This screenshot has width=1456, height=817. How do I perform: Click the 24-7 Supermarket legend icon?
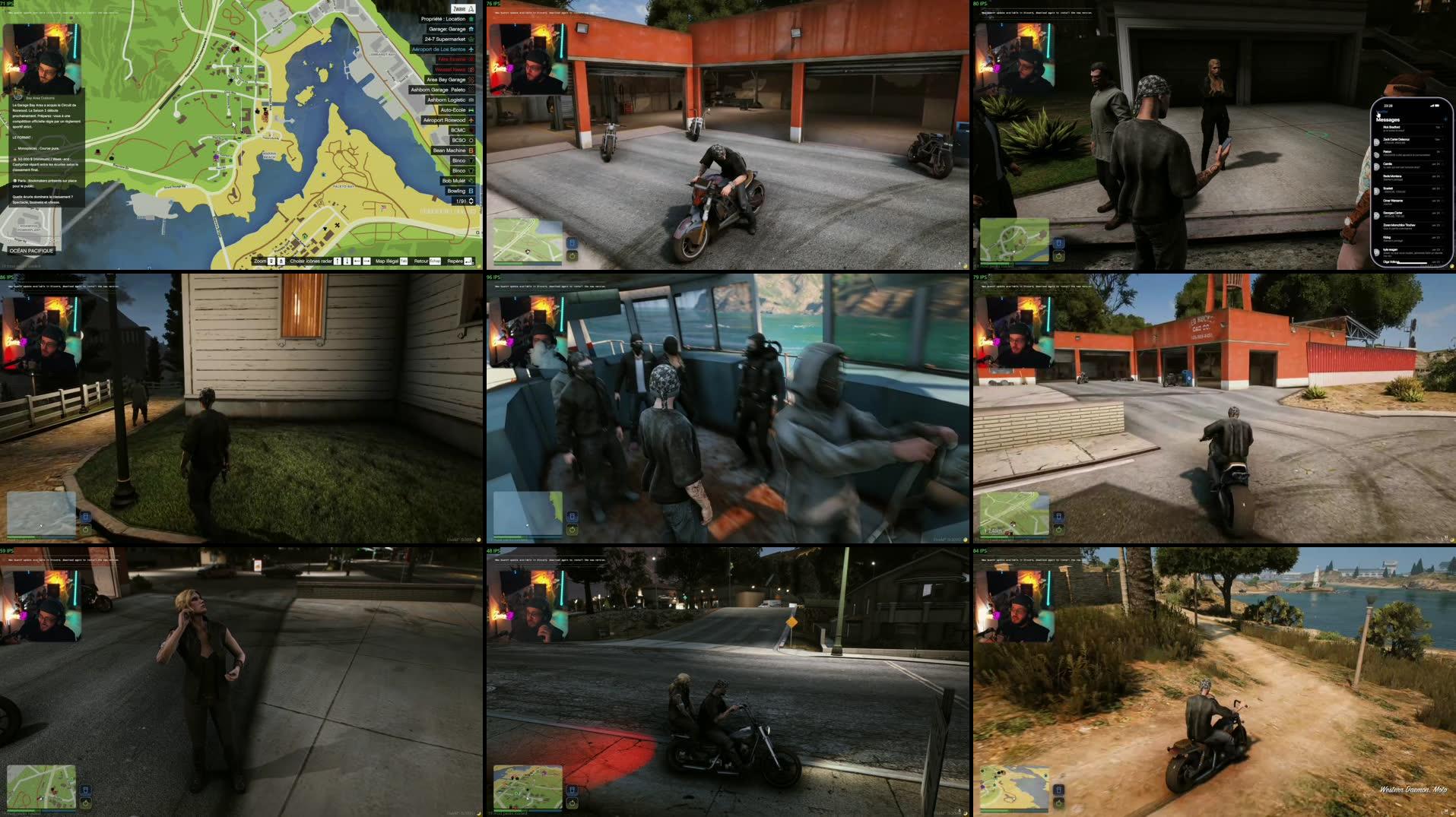470,40
